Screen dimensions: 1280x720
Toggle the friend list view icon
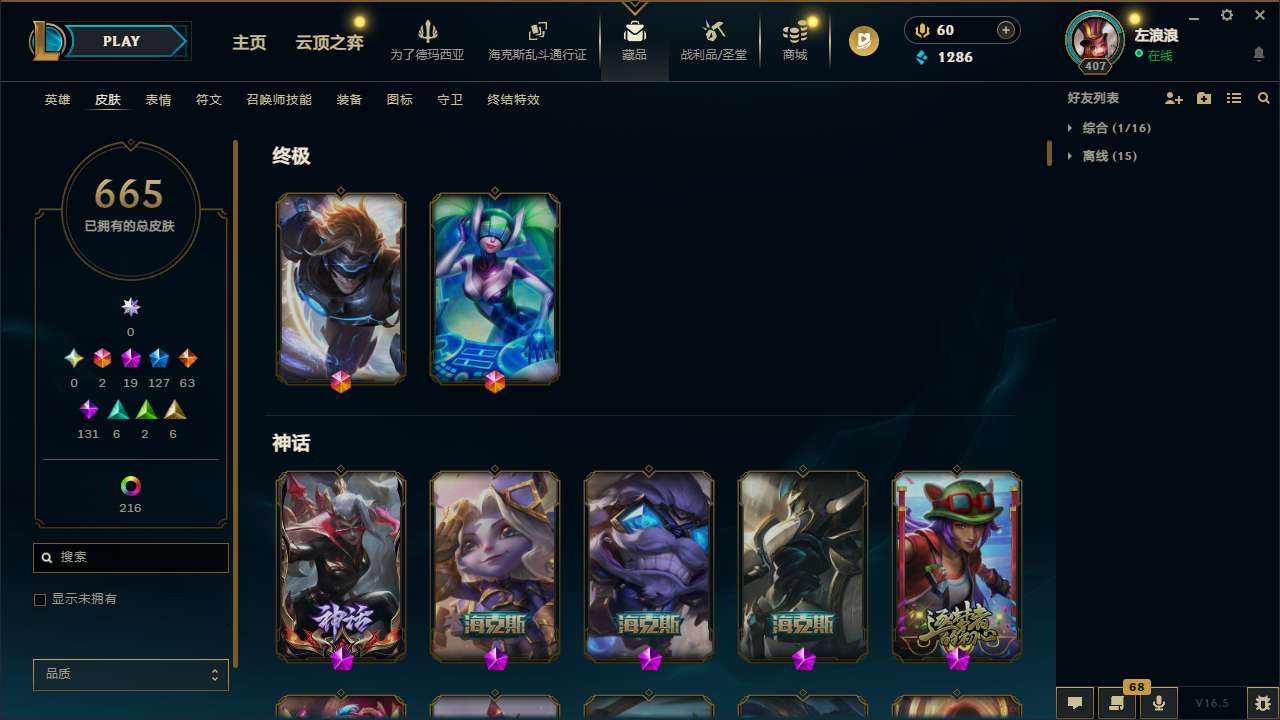[1234, 98]
